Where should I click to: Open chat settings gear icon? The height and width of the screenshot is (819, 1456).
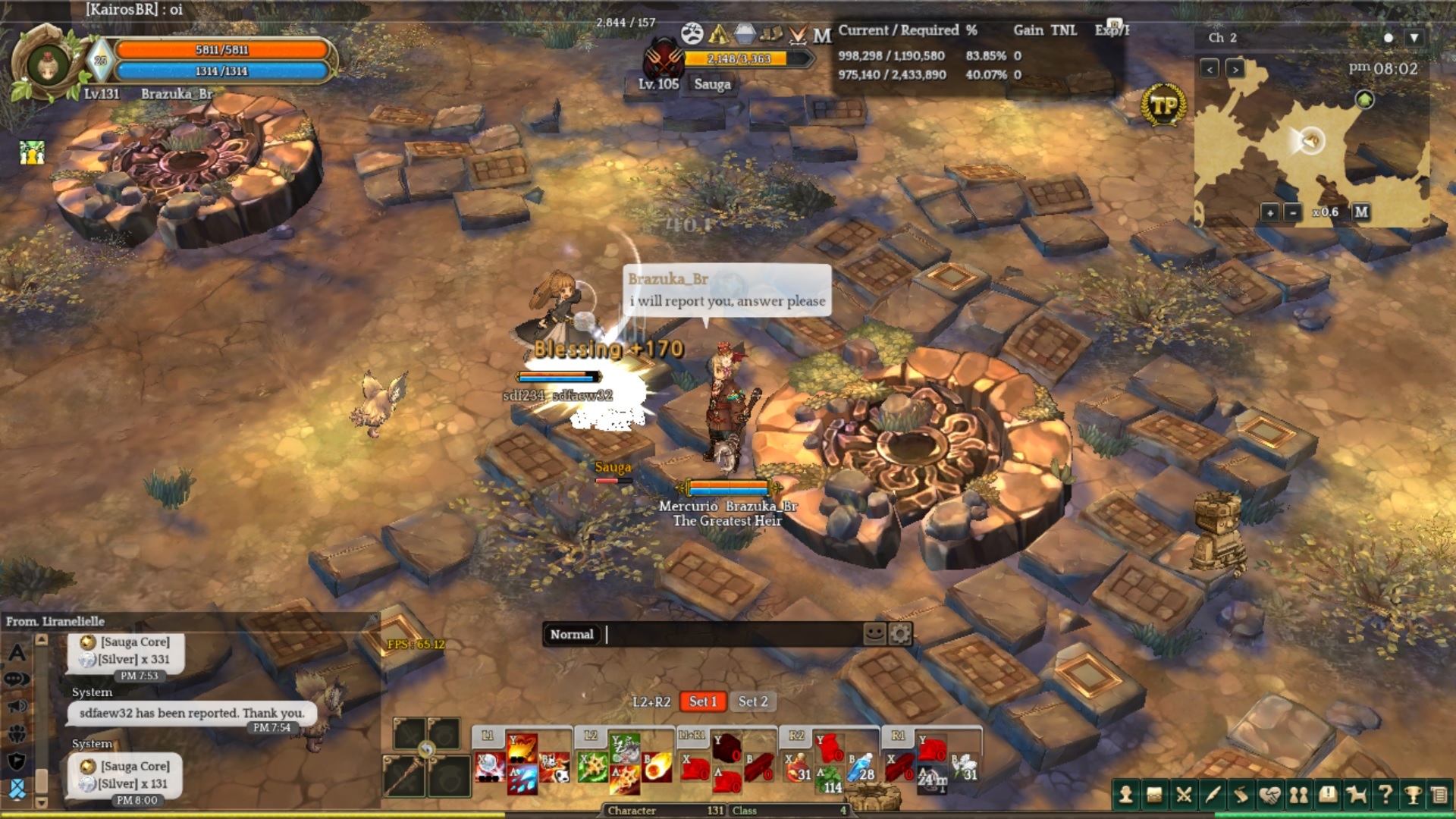tap(899, 633)
